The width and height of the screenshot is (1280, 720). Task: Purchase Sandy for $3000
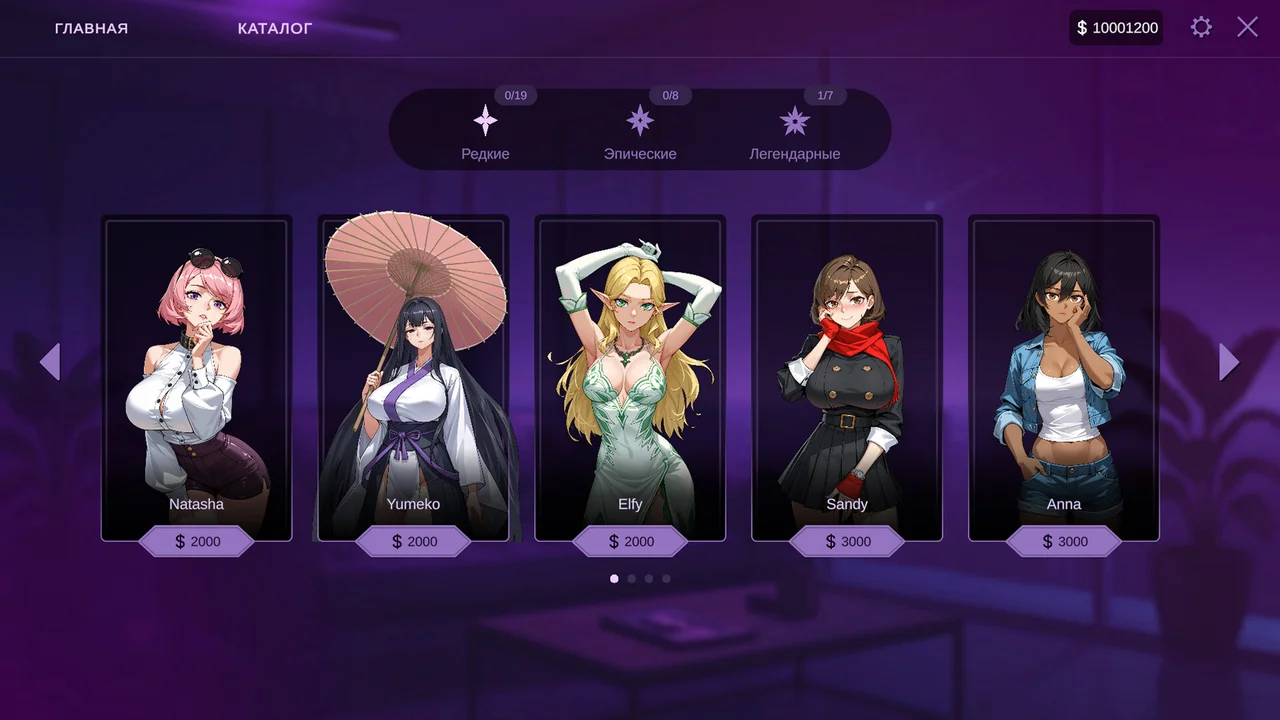(x=848, y=541)
